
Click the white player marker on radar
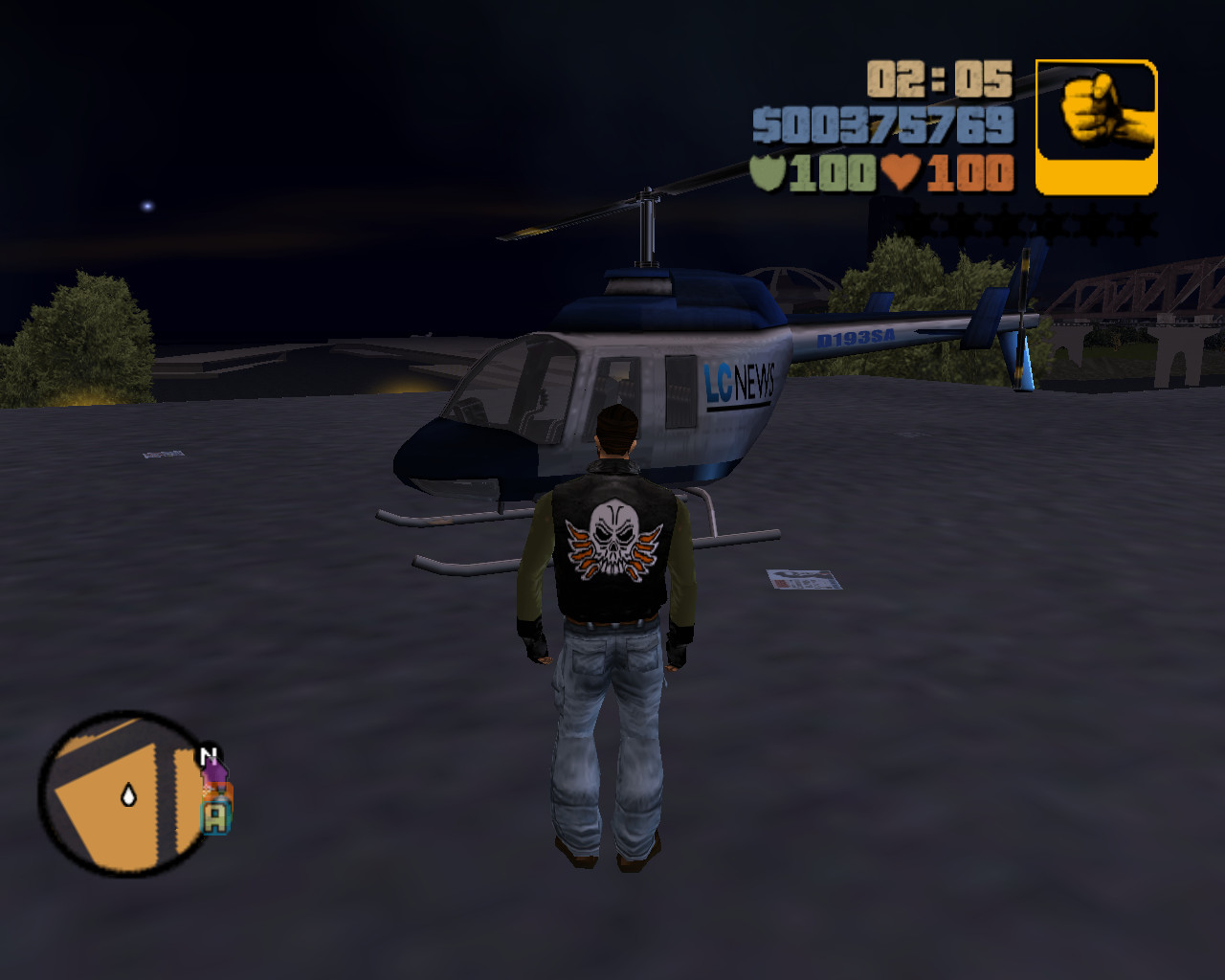[128, 794]
